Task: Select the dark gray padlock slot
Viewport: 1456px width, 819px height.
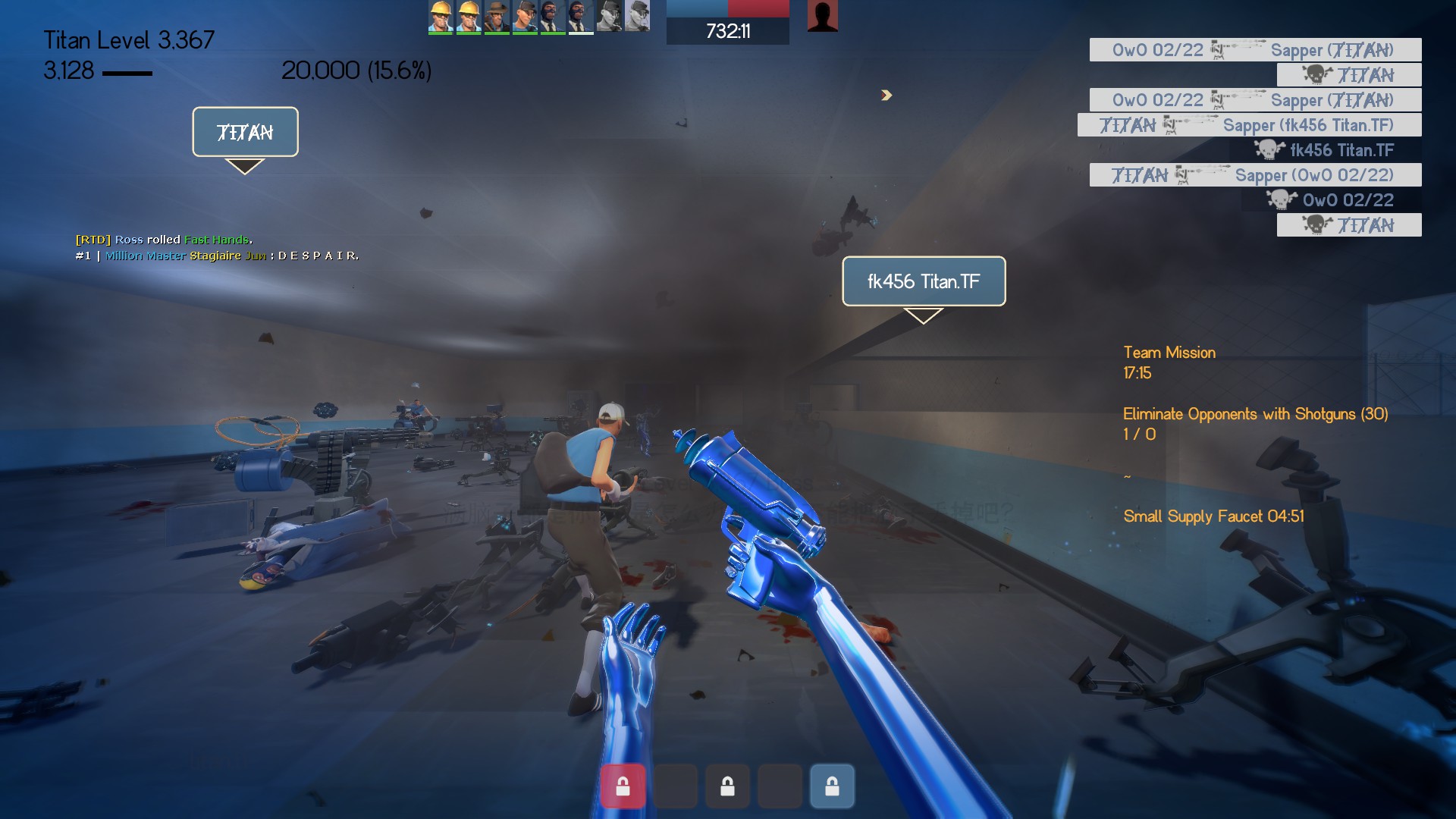Action: click(x=727, y=786)
